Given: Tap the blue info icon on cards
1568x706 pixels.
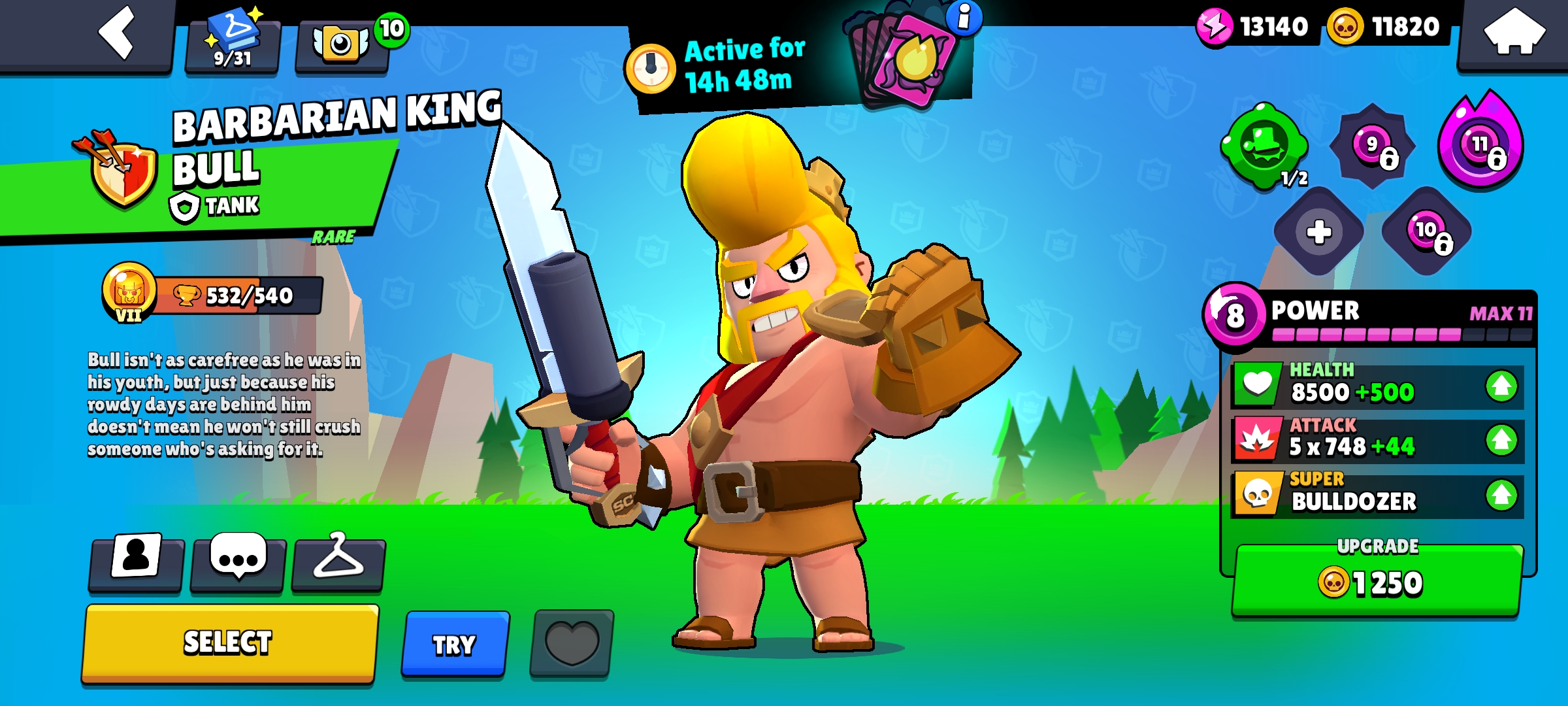Looking at the screenshot, I should [964, 17].
